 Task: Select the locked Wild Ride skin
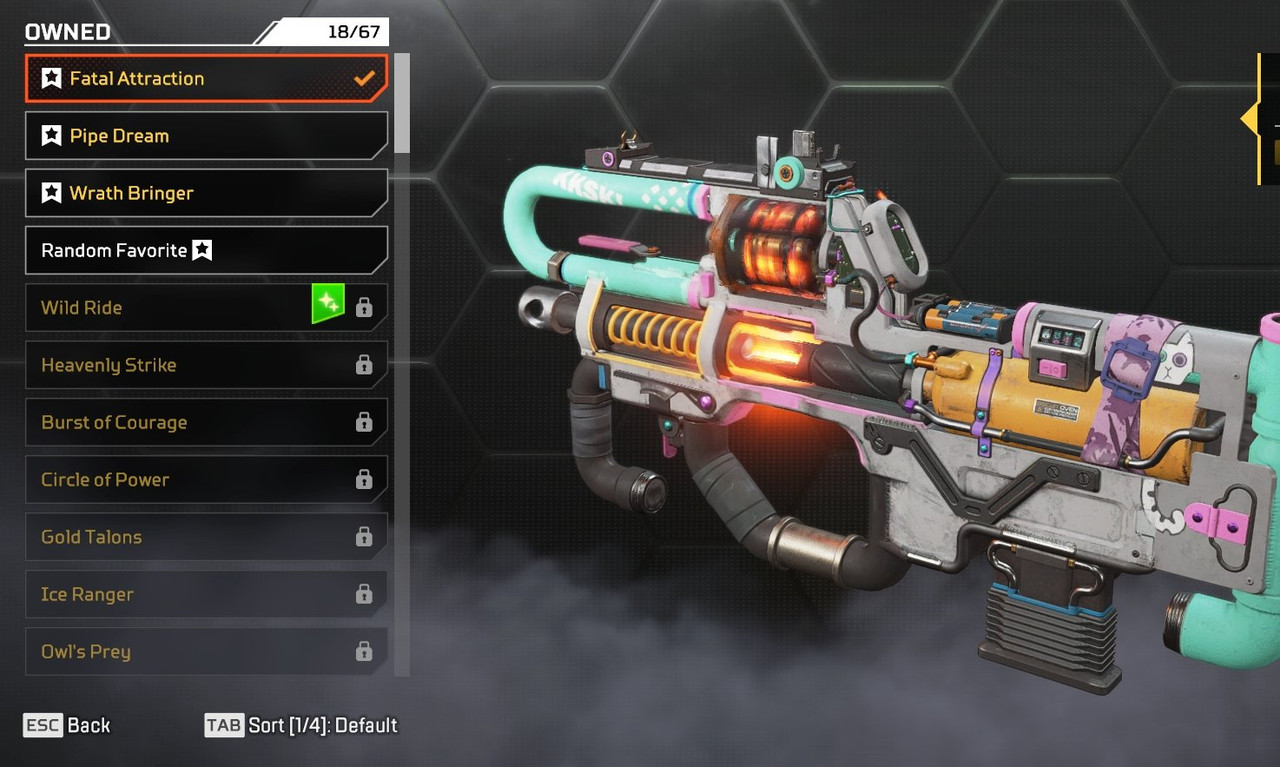pyautogui.click(x=205, y=307)
